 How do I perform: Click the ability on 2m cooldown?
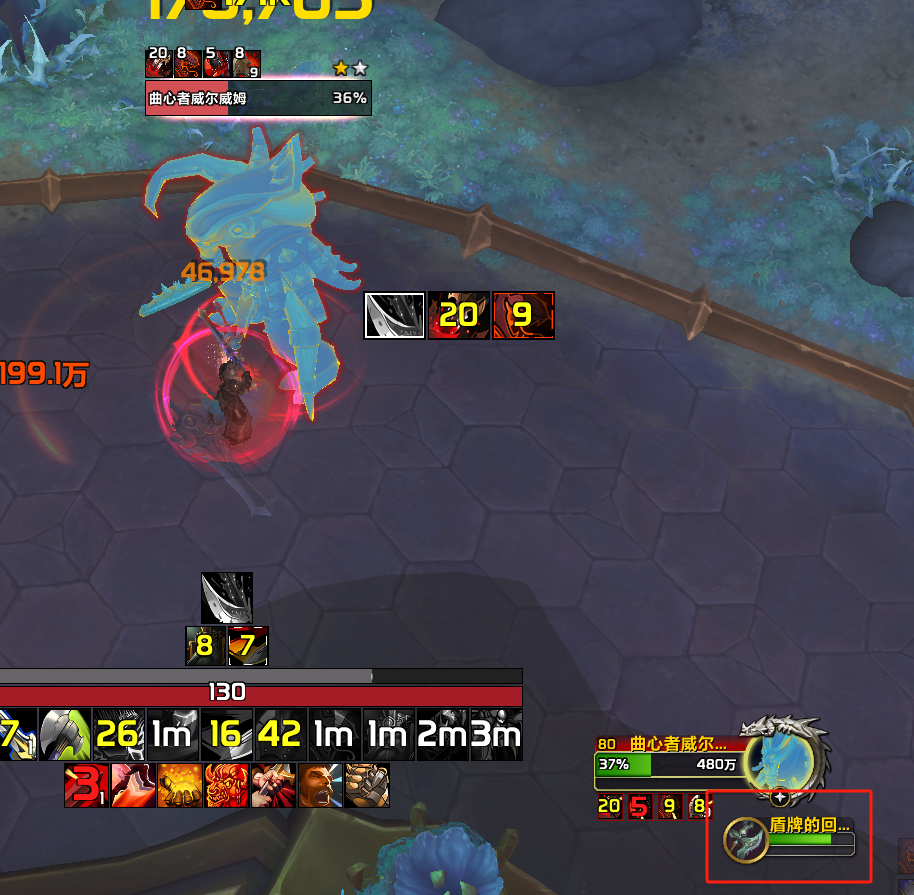point(443,736)
